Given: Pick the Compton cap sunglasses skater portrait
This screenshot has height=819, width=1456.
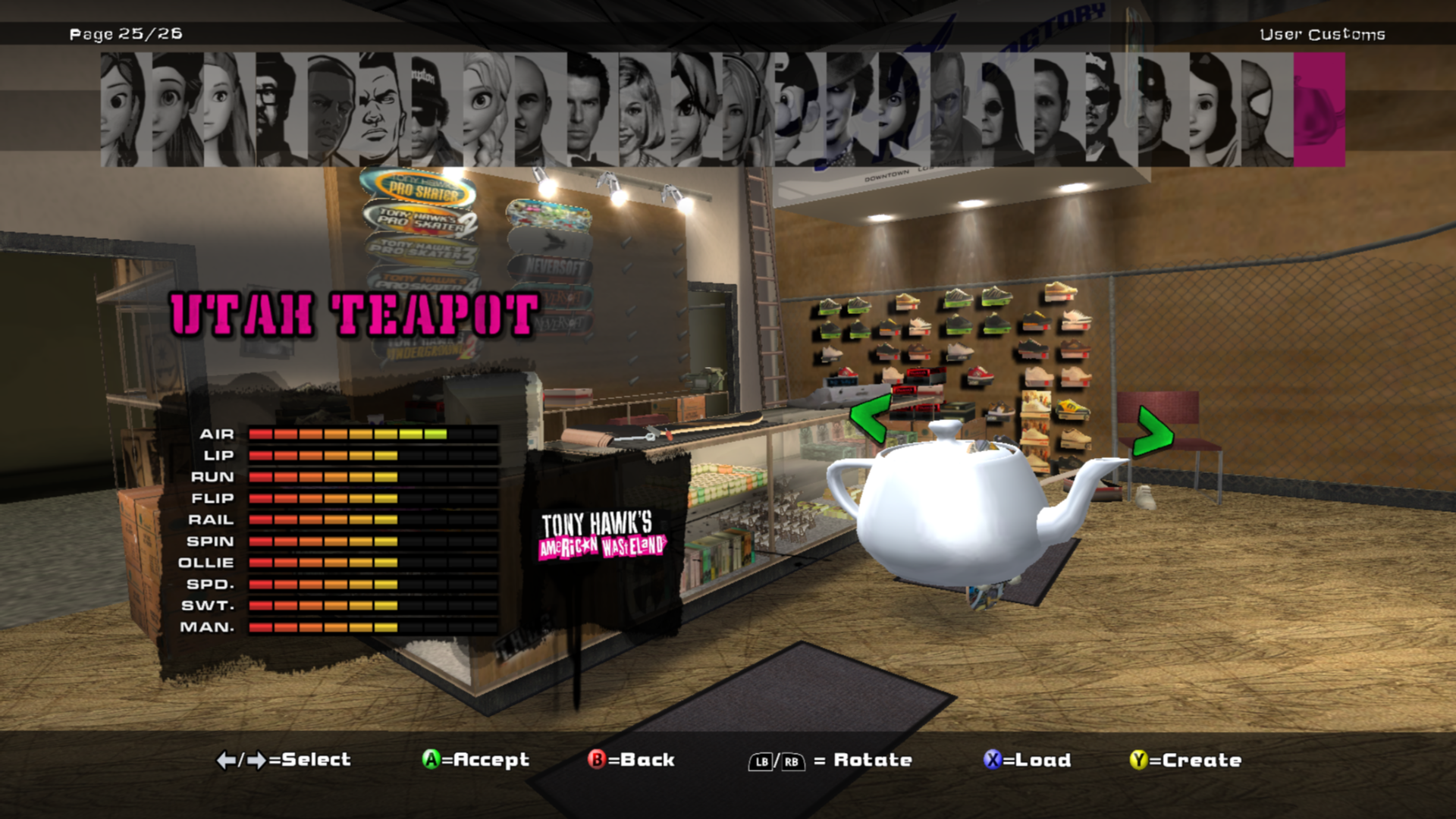Looking at the screenshot, I should click(x=437, y=110).
